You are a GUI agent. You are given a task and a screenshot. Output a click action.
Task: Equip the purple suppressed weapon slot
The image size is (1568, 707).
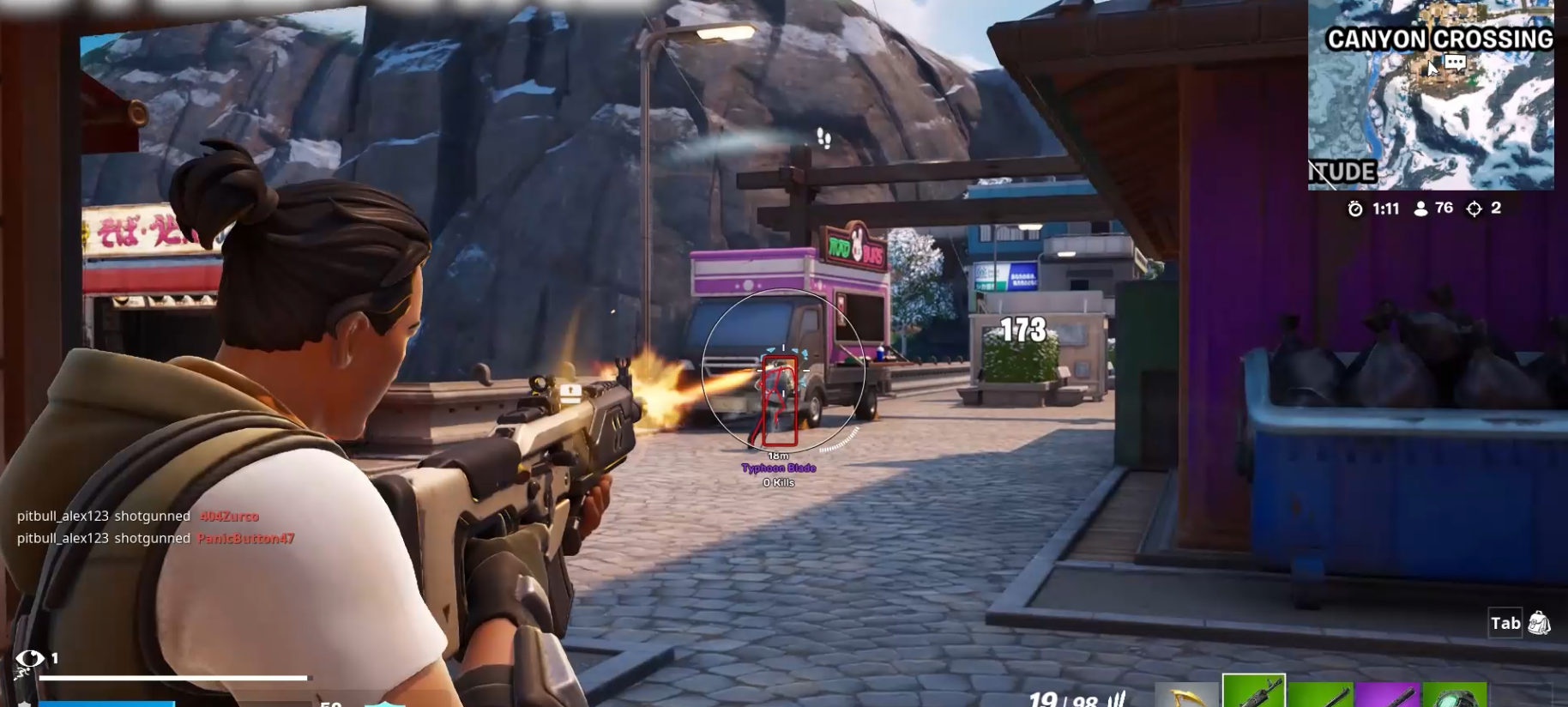pos(1387,695)
